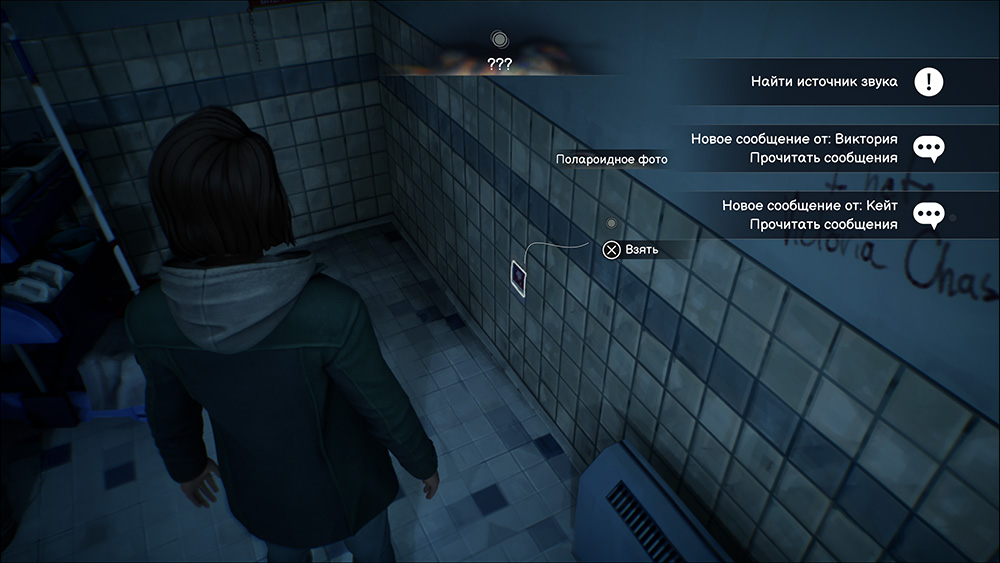Open the Найти источник звука objective notification
1000x563 pixels.
pyautogui.click(x=824, y=82)
